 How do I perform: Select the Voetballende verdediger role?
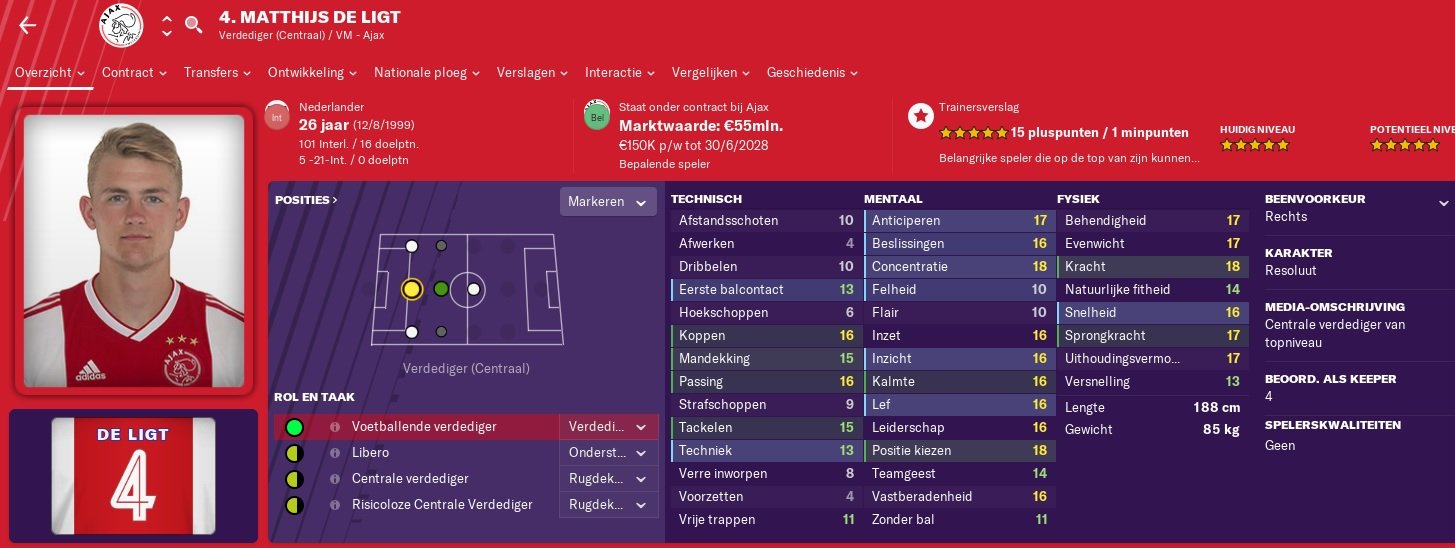point(424,427)
